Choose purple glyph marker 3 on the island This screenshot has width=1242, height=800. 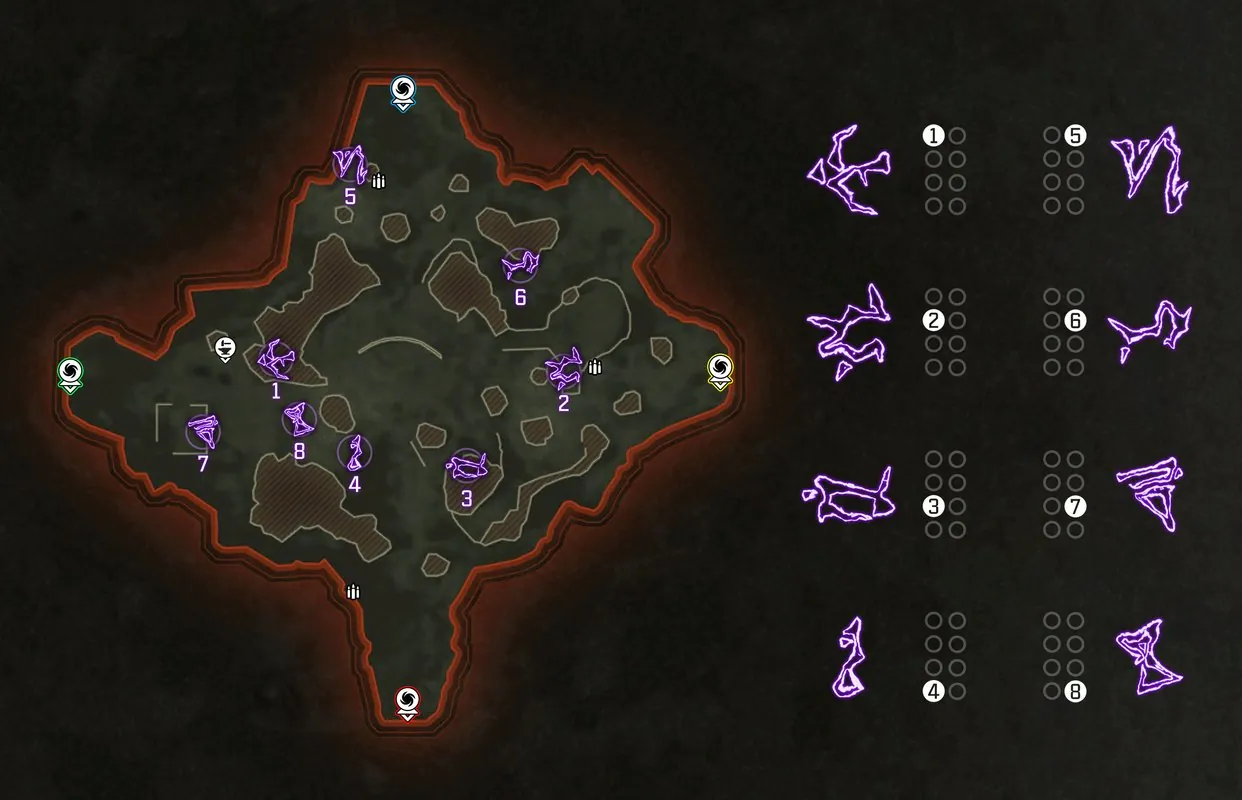(467, 464)
